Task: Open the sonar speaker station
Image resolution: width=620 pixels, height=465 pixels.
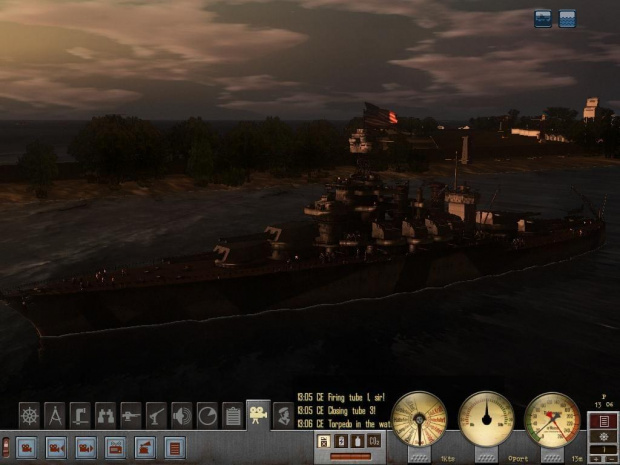Action: 182,415
